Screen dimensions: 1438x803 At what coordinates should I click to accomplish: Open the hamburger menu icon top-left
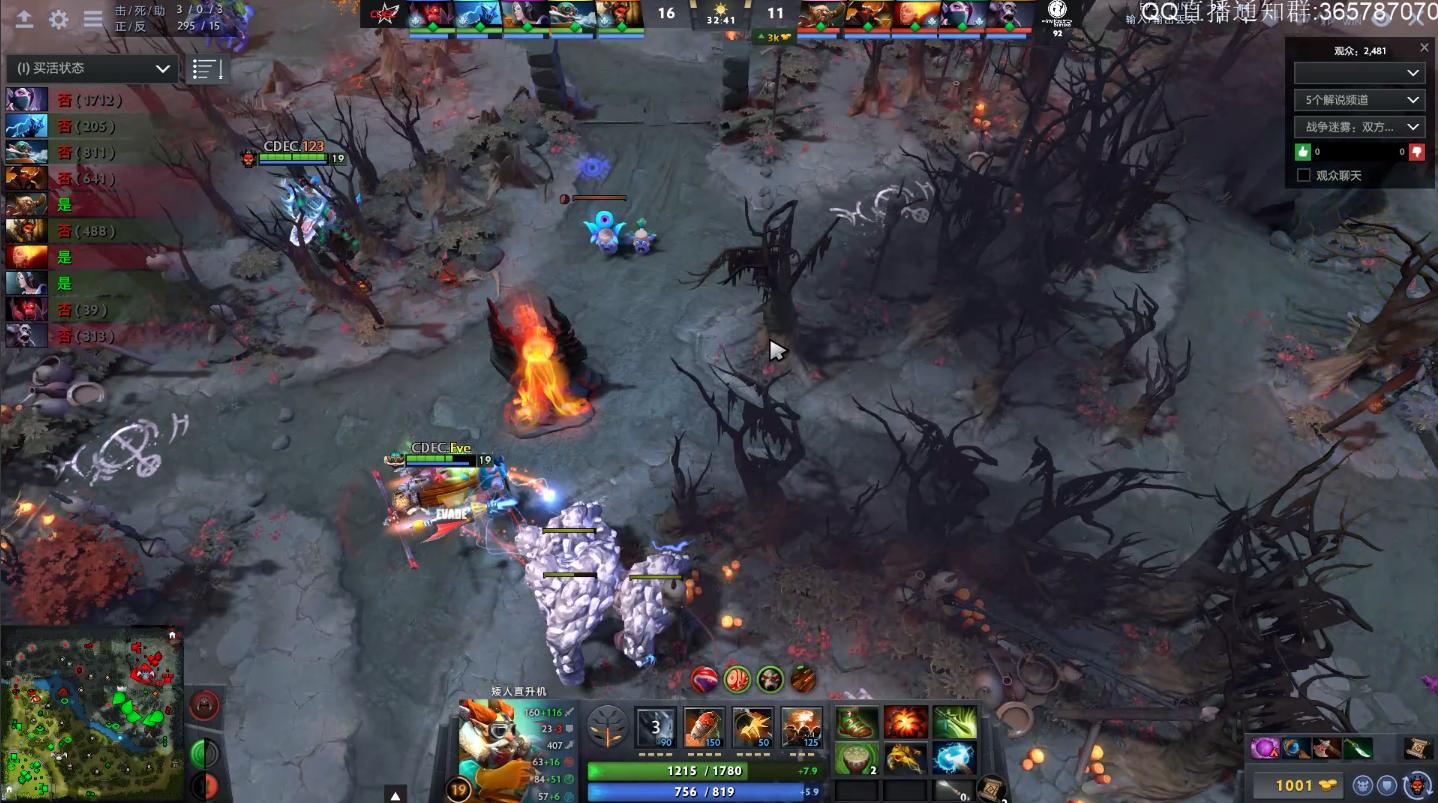click(92, 17)
